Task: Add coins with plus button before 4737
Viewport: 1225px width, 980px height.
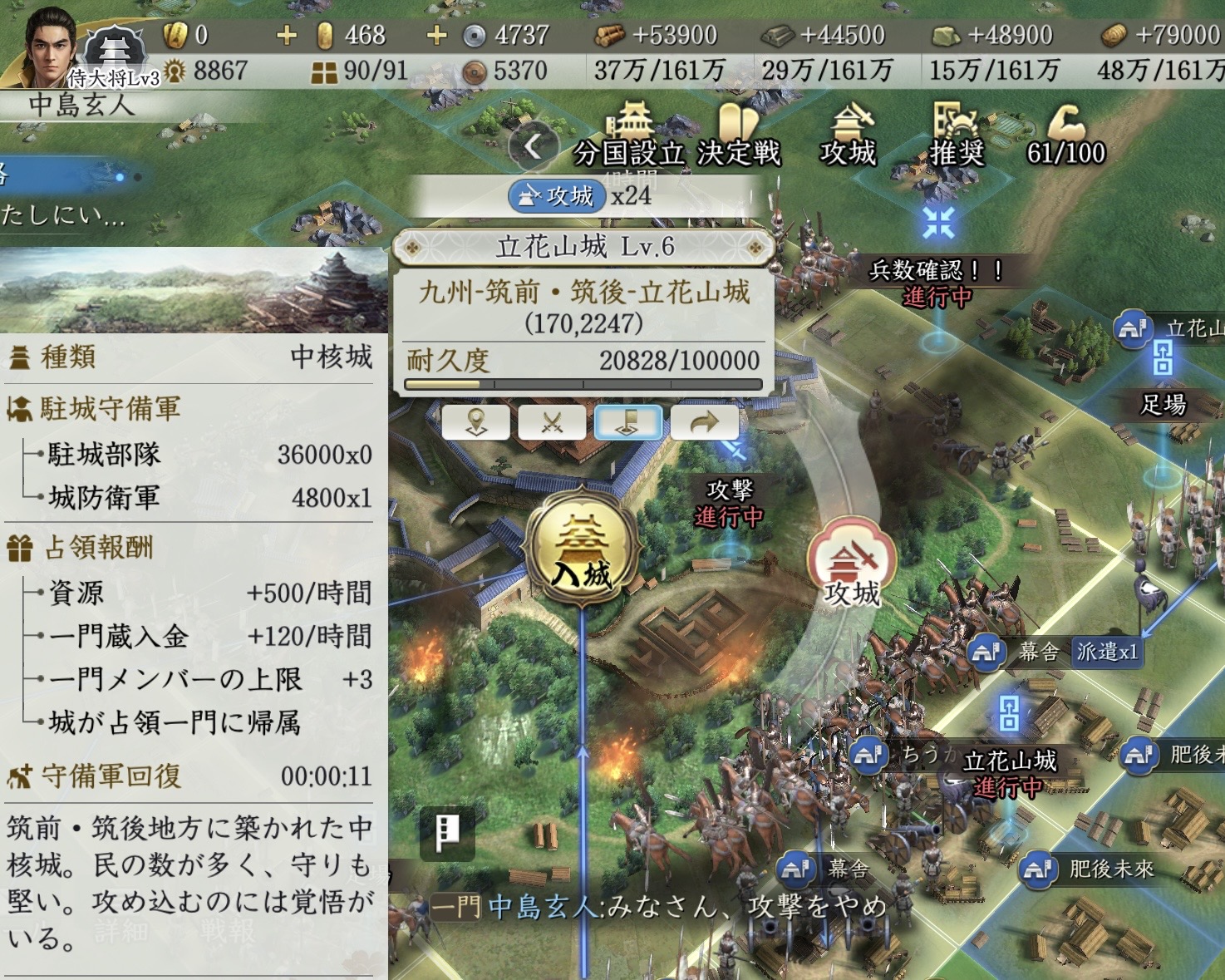Action: click(436, 35)
